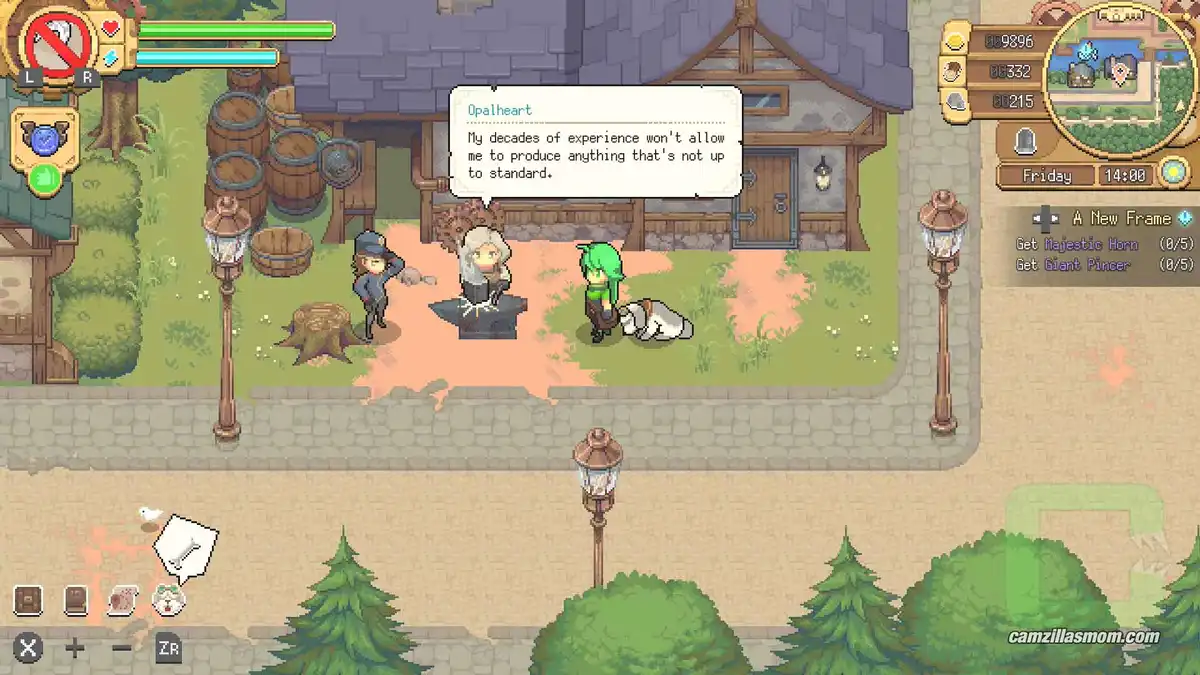
Task: Click the bell-shaped icon under the resources
Action: pyautogui.click(x=1024, y=142)
